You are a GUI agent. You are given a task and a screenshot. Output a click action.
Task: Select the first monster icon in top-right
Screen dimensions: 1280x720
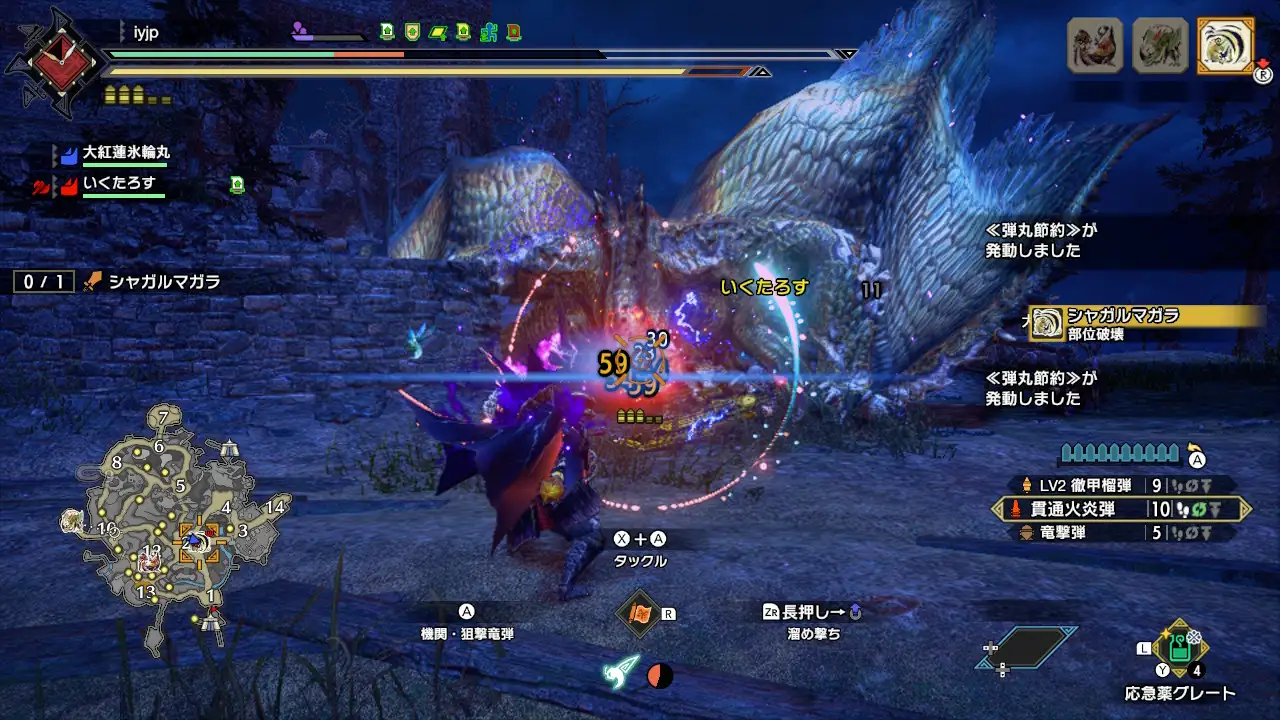(x=1095, y=46)
